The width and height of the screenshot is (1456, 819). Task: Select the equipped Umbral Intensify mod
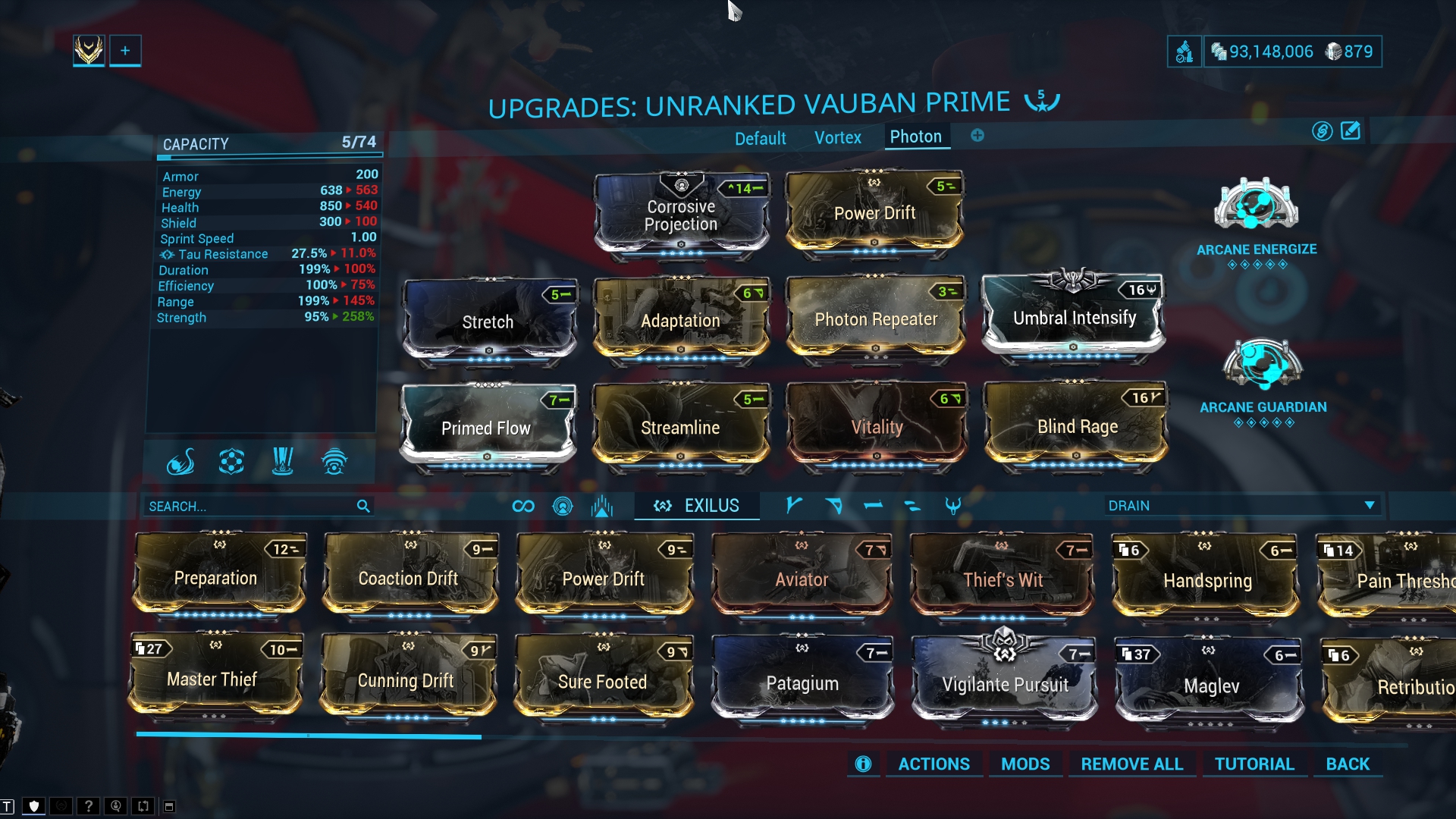click(x=1074, y=318)
